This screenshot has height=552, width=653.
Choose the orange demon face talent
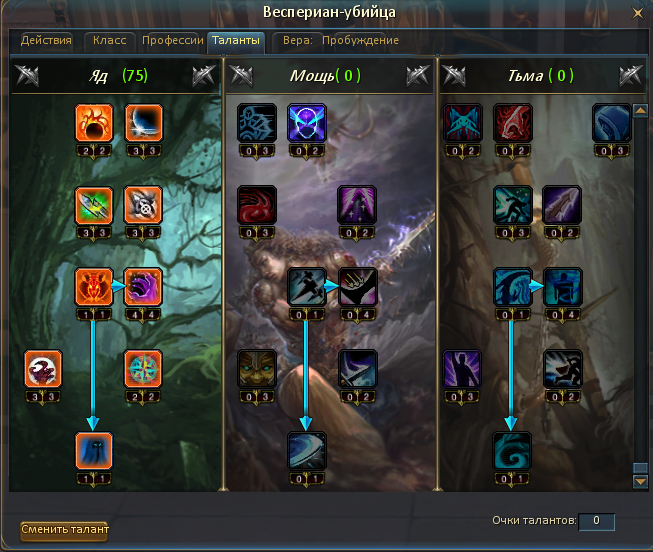point(94,286)
